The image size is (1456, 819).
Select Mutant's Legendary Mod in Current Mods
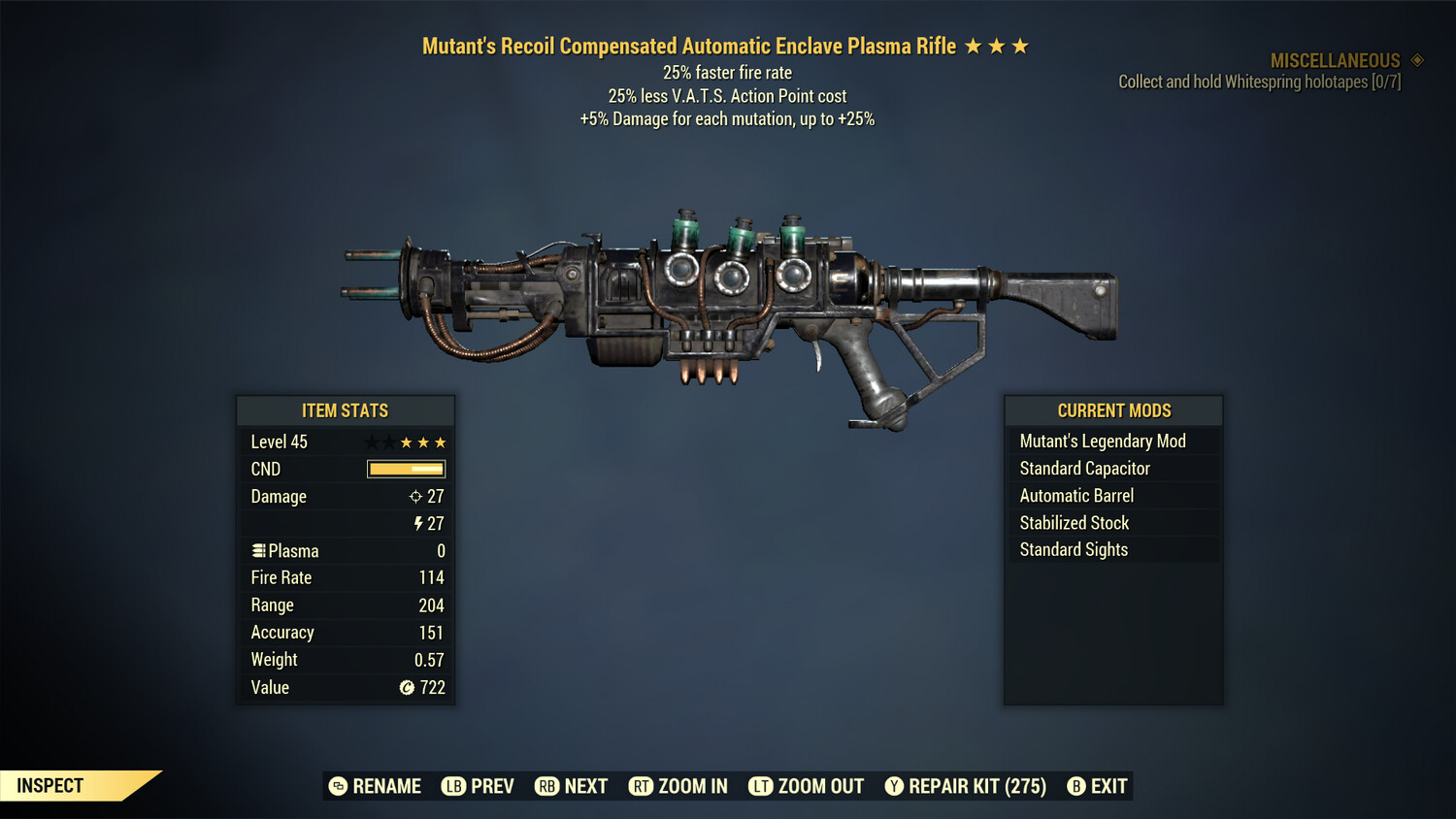pos(1102,441)
